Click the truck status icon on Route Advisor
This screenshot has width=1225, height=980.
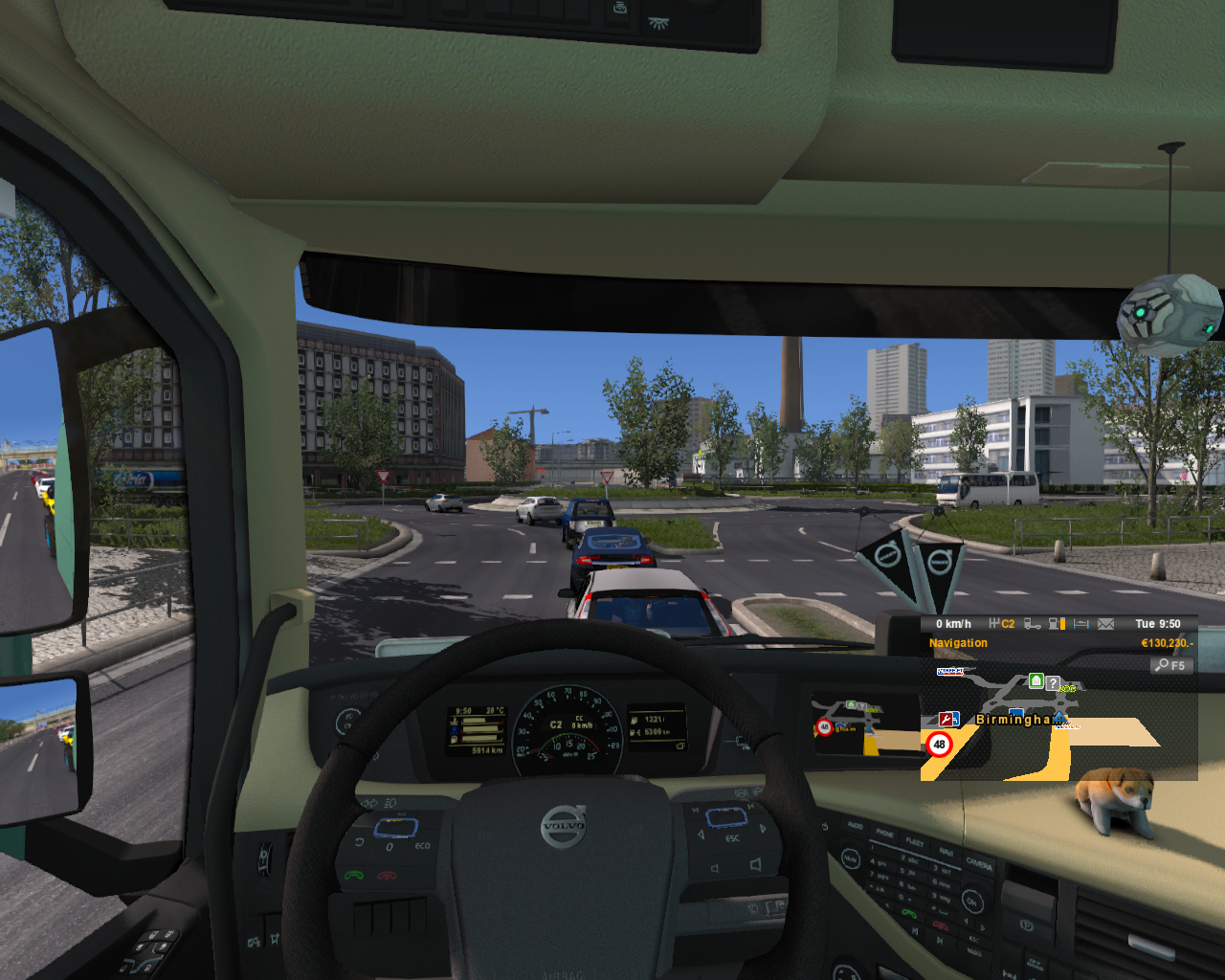[x=1033, y=623]
